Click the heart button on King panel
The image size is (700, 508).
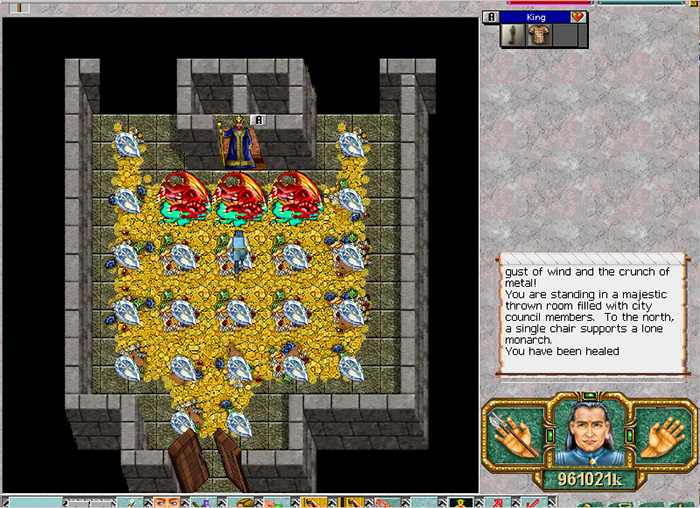point(578,17)
